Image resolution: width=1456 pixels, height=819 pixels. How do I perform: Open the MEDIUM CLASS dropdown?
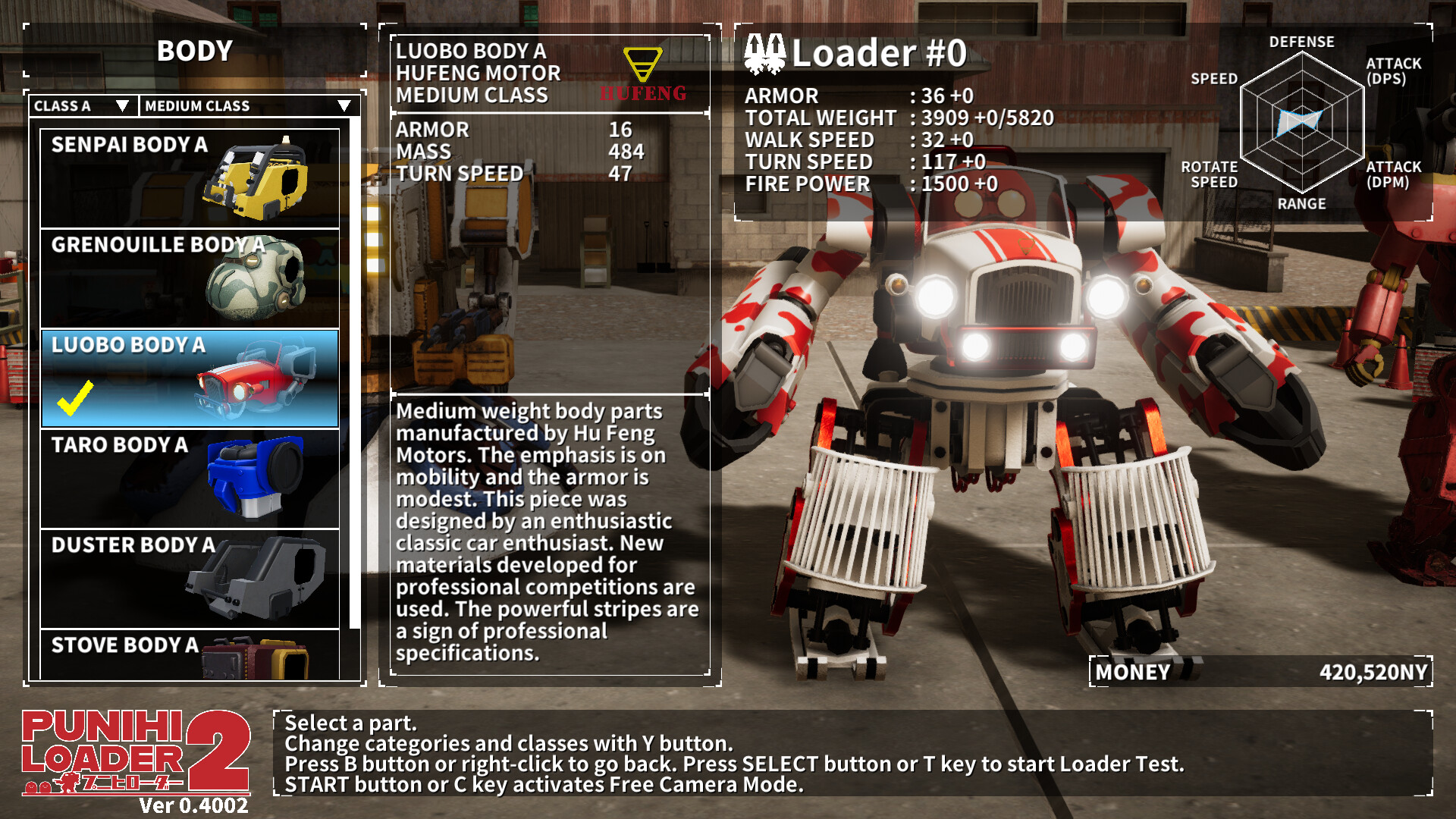coord(243,106)
